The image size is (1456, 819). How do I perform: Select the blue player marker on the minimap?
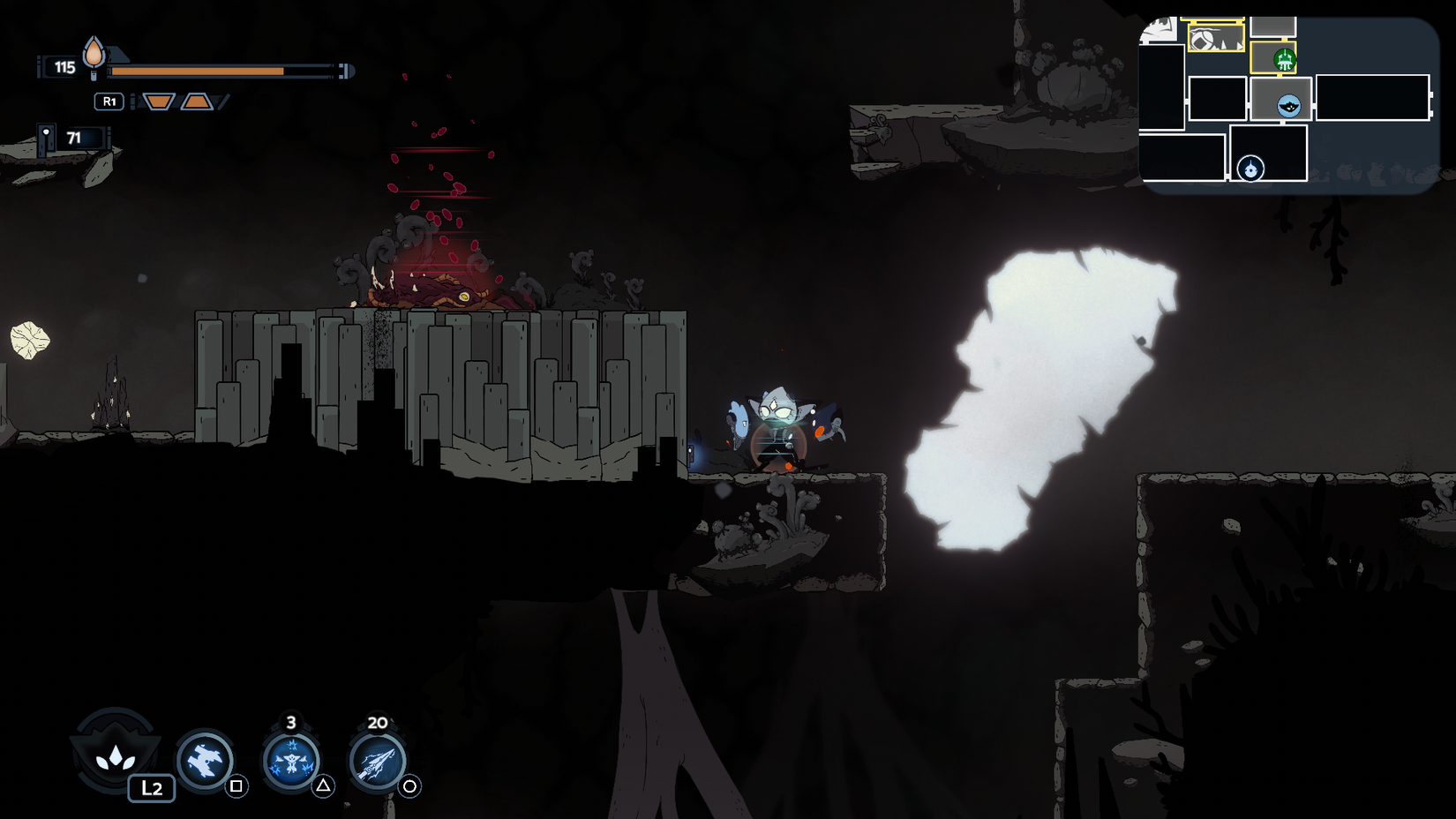[x=1289, y=106]
